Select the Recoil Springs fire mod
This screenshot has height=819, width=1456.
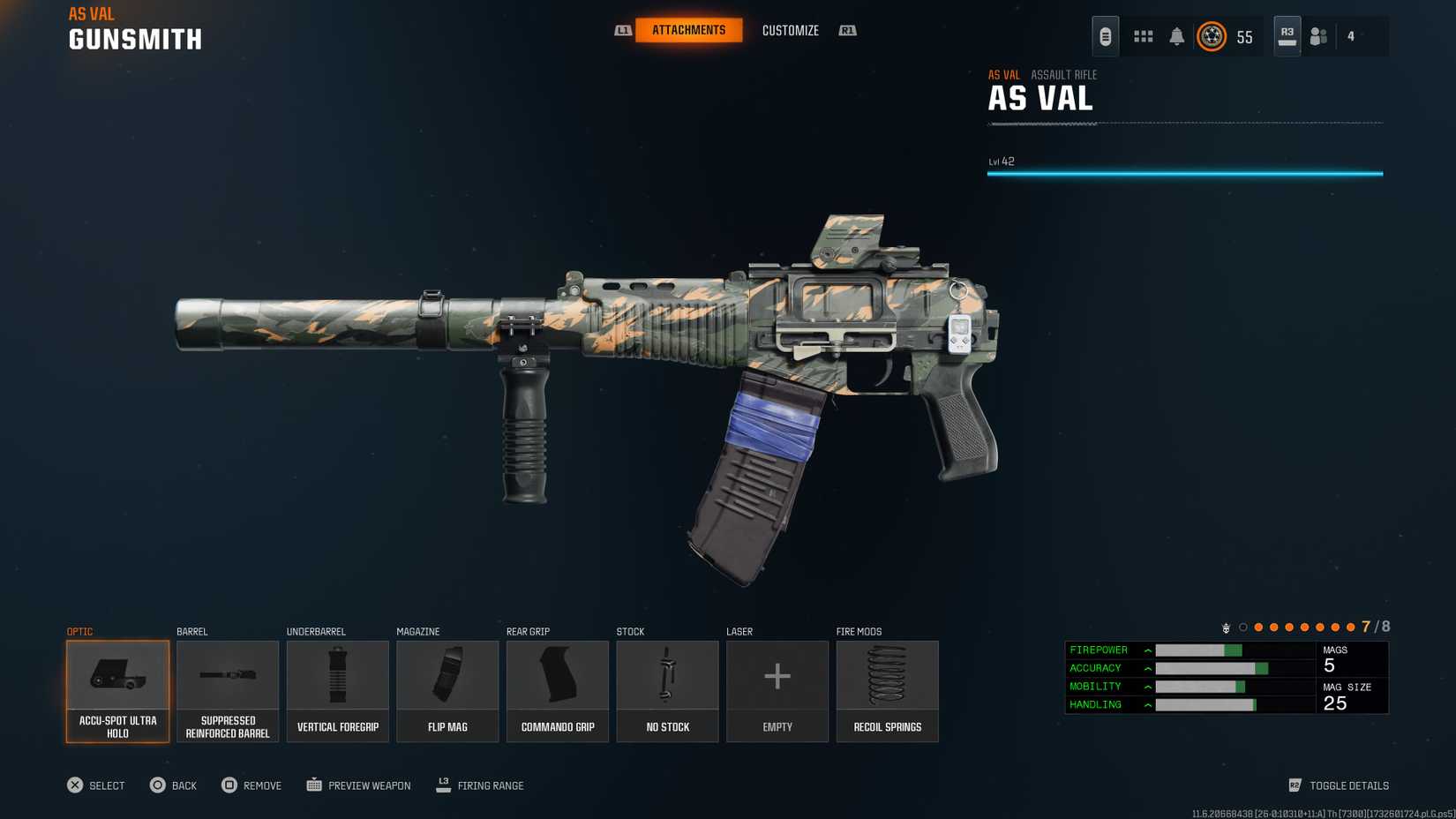pyautogui.click(x=887, y=691)
